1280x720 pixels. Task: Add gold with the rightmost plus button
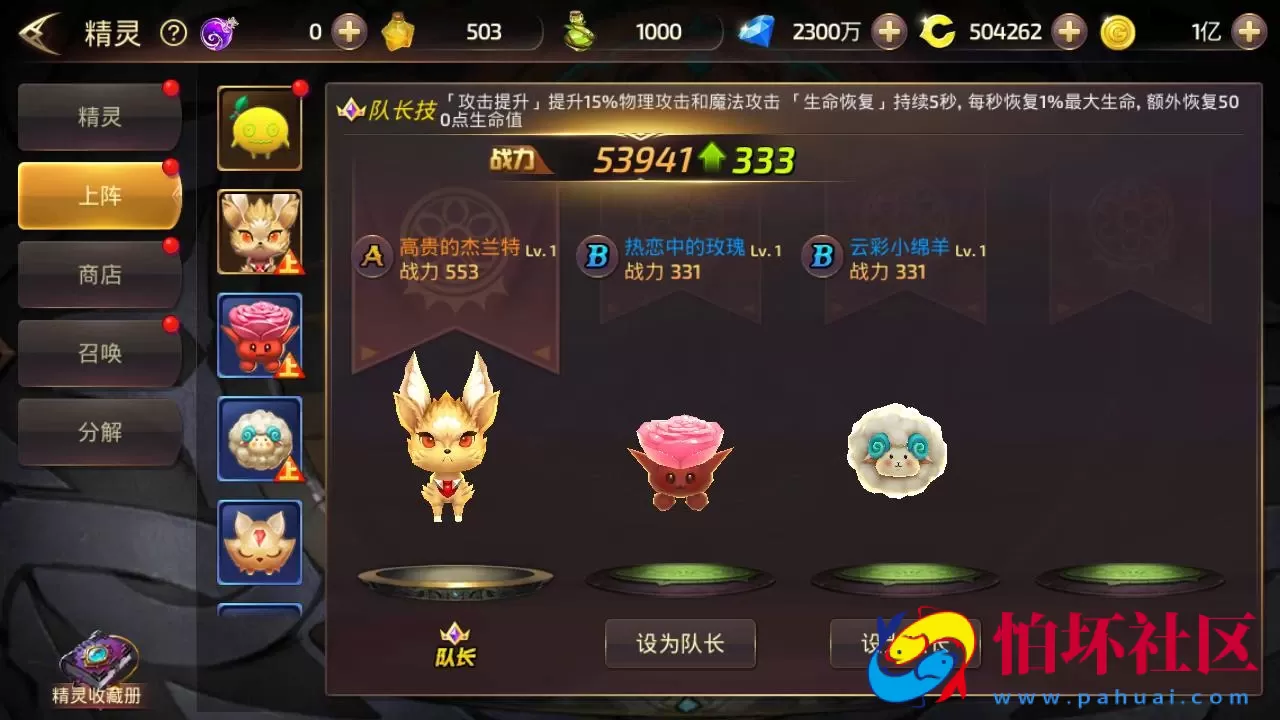coord(1246,31)
